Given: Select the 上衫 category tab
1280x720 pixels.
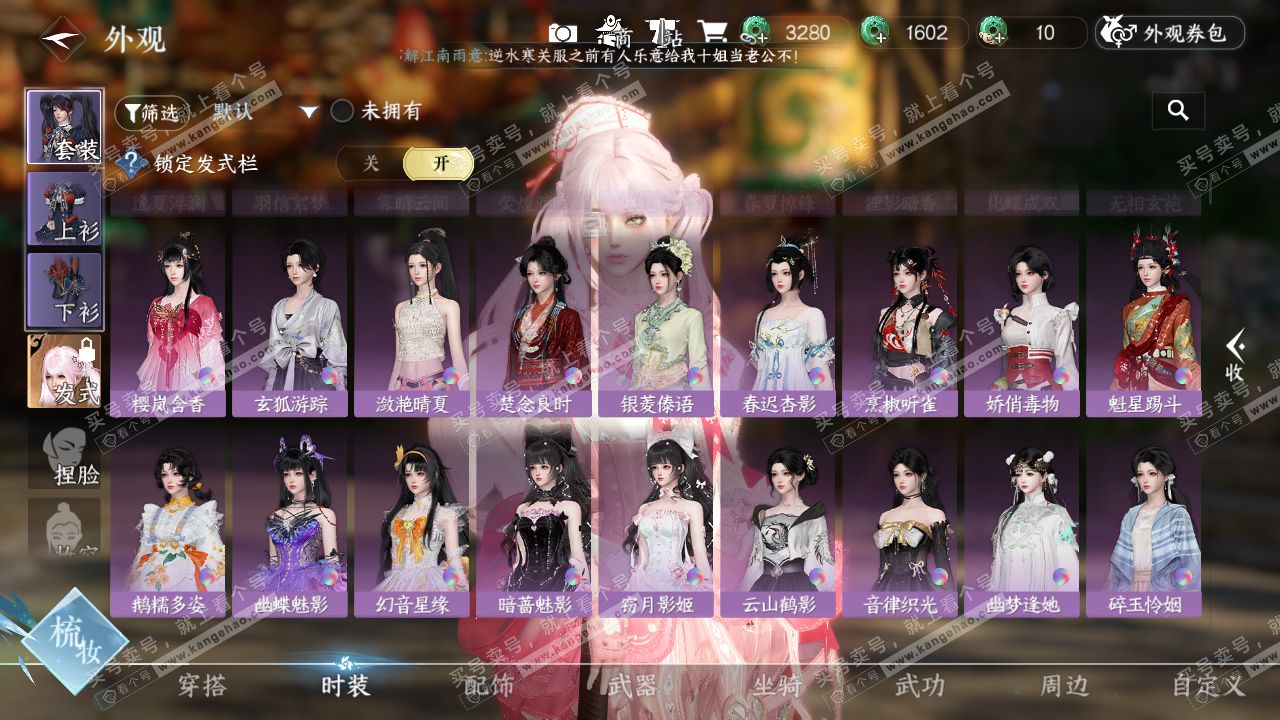Looking at the screenshot, I should point(64,208).
